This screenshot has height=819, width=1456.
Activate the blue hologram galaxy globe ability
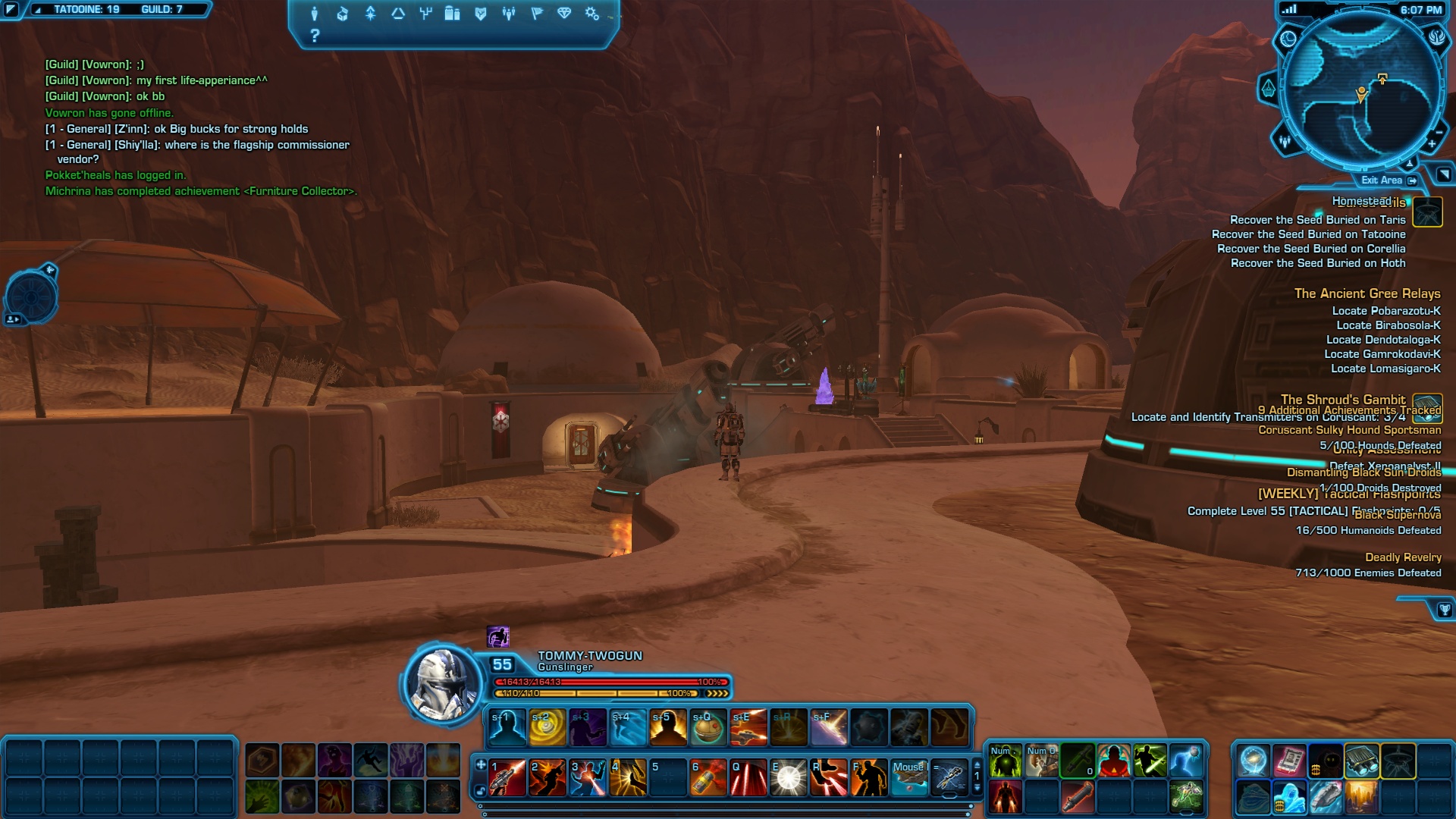click(x=1253, y=761)
